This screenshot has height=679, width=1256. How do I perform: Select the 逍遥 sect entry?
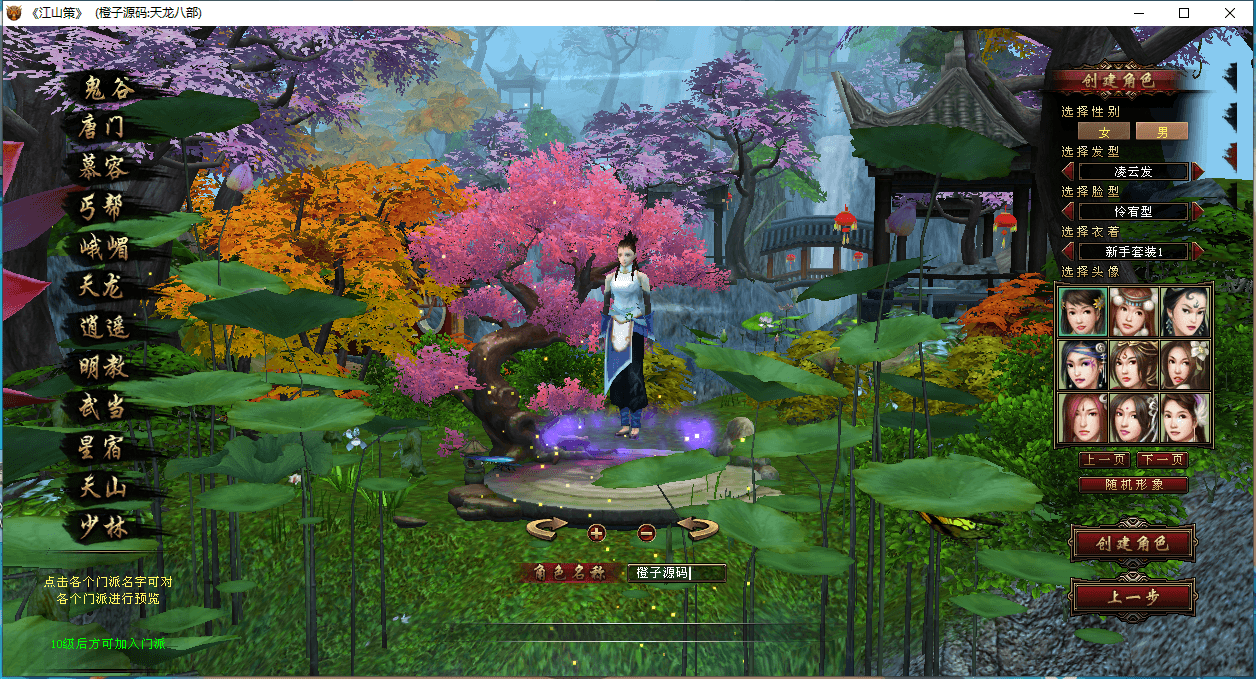(102, 327)
